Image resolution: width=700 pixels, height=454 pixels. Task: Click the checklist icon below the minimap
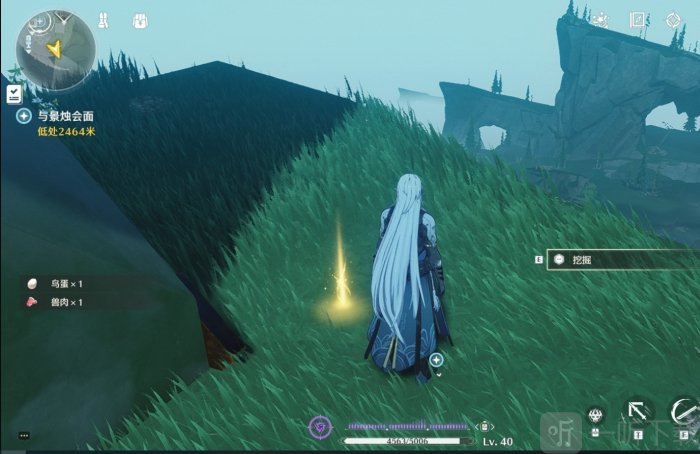click(14, 93)
